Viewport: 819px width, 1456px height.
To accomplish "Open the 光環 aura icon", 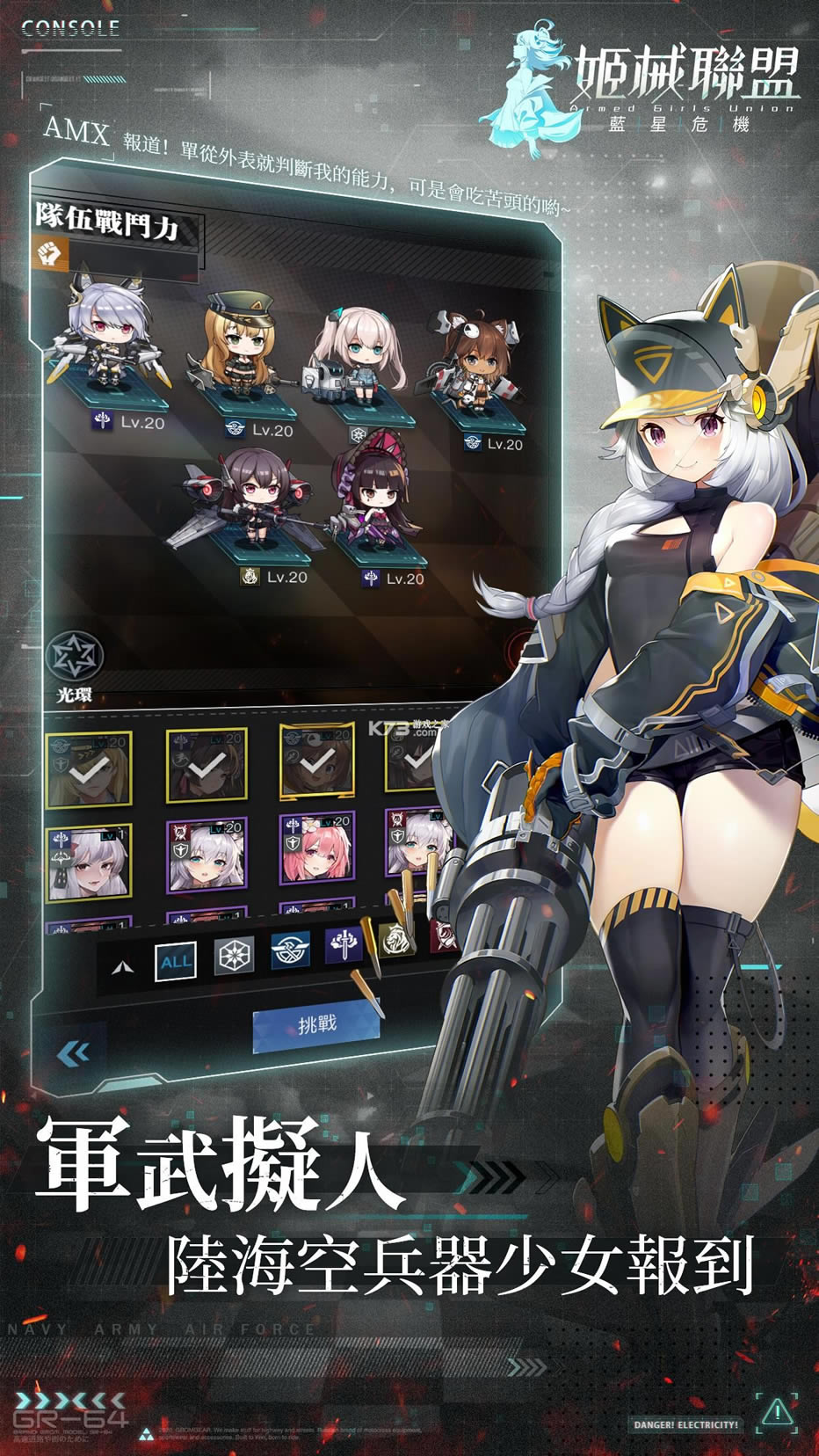I will 75,658.
